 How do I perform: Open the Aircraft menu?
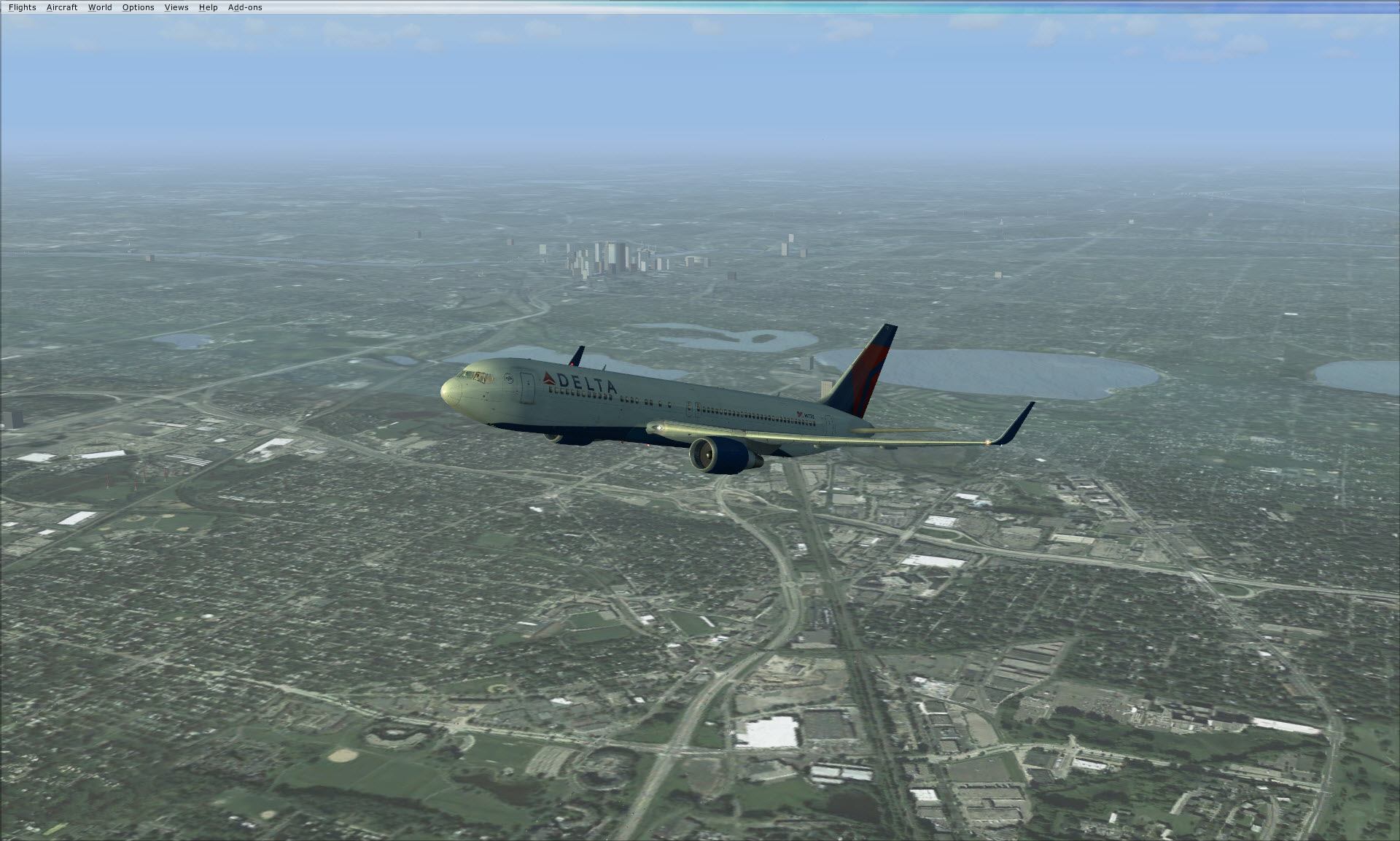[x=62, y=7]
